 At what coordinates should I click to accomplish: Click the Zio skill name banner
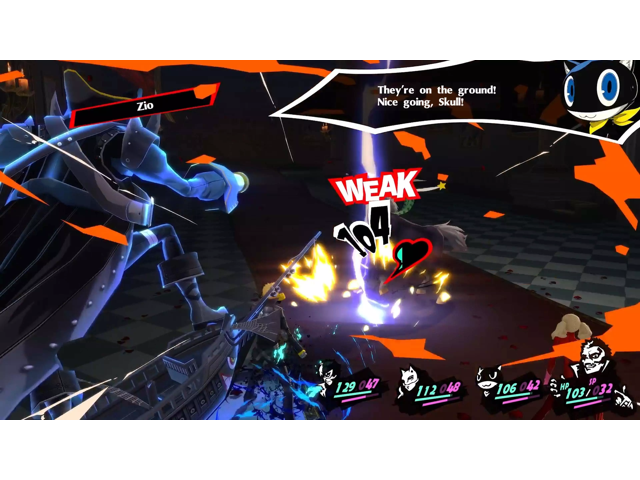tap(146, 104)
